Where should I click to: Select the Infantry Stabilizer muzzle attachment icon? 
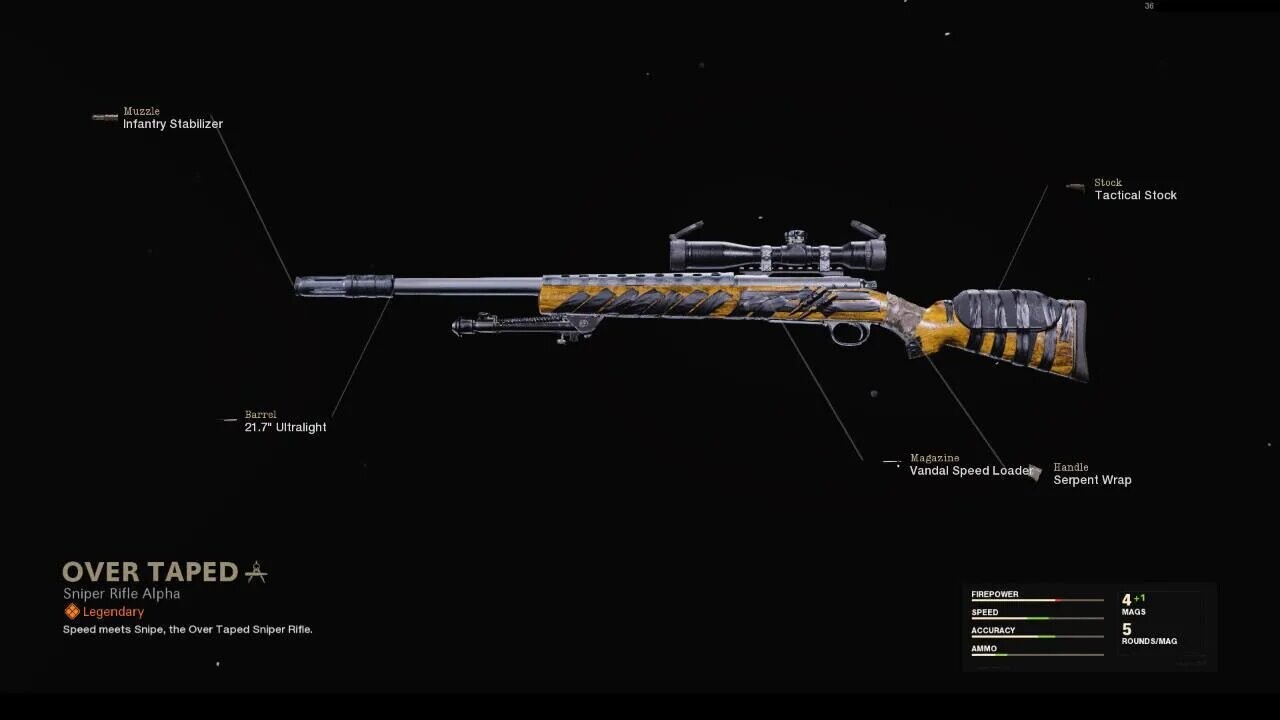(x=104, y=117)
